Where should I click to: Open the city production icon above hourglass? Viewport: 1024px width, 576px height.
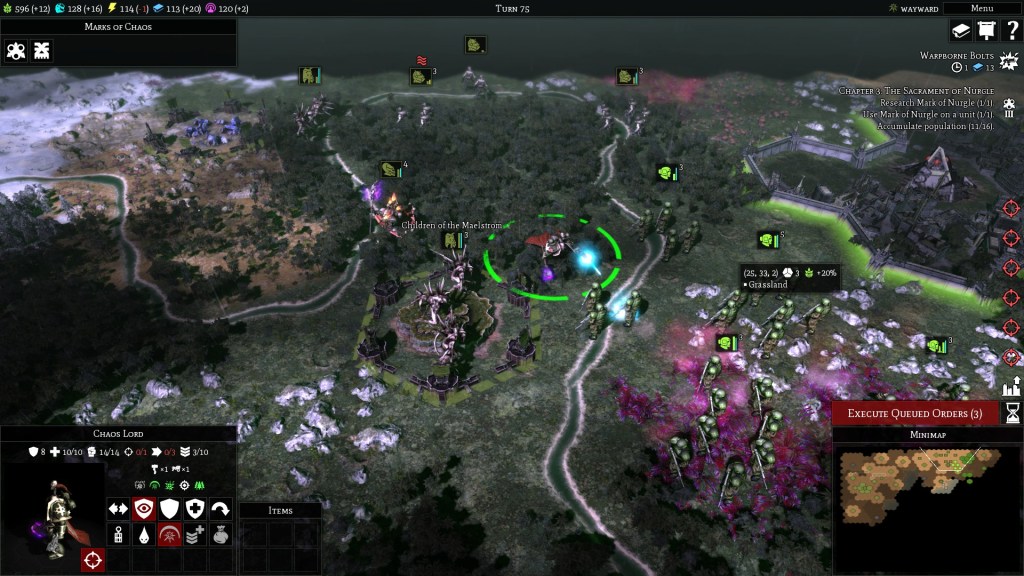coord(1011,385)
